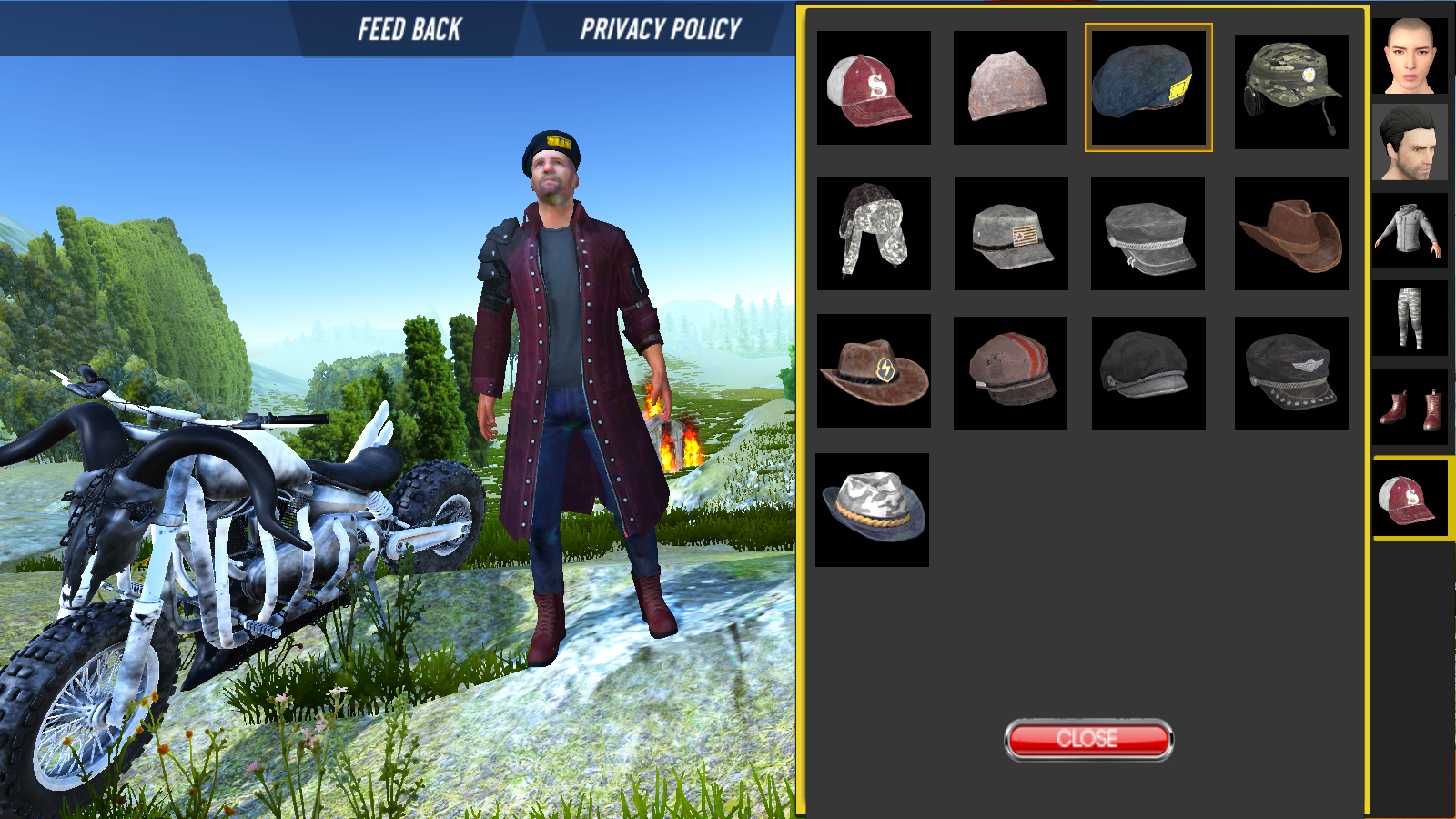The width and height of the screenshot is (1456, 819).
Task: Choose the camo fedora with rope band
Action: click(872, 510)
